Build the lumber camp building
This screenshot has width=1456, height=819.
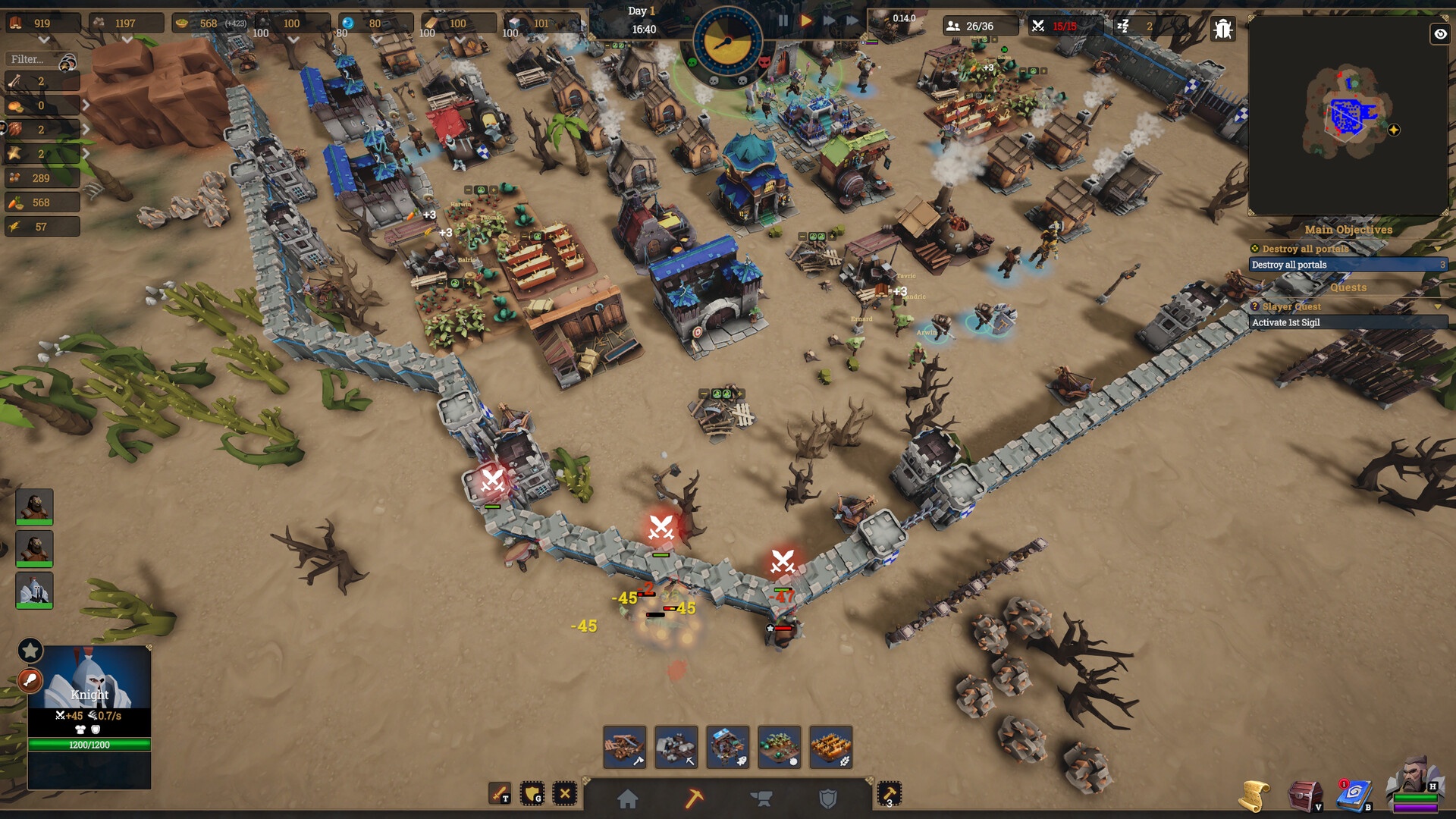[625, 747]
